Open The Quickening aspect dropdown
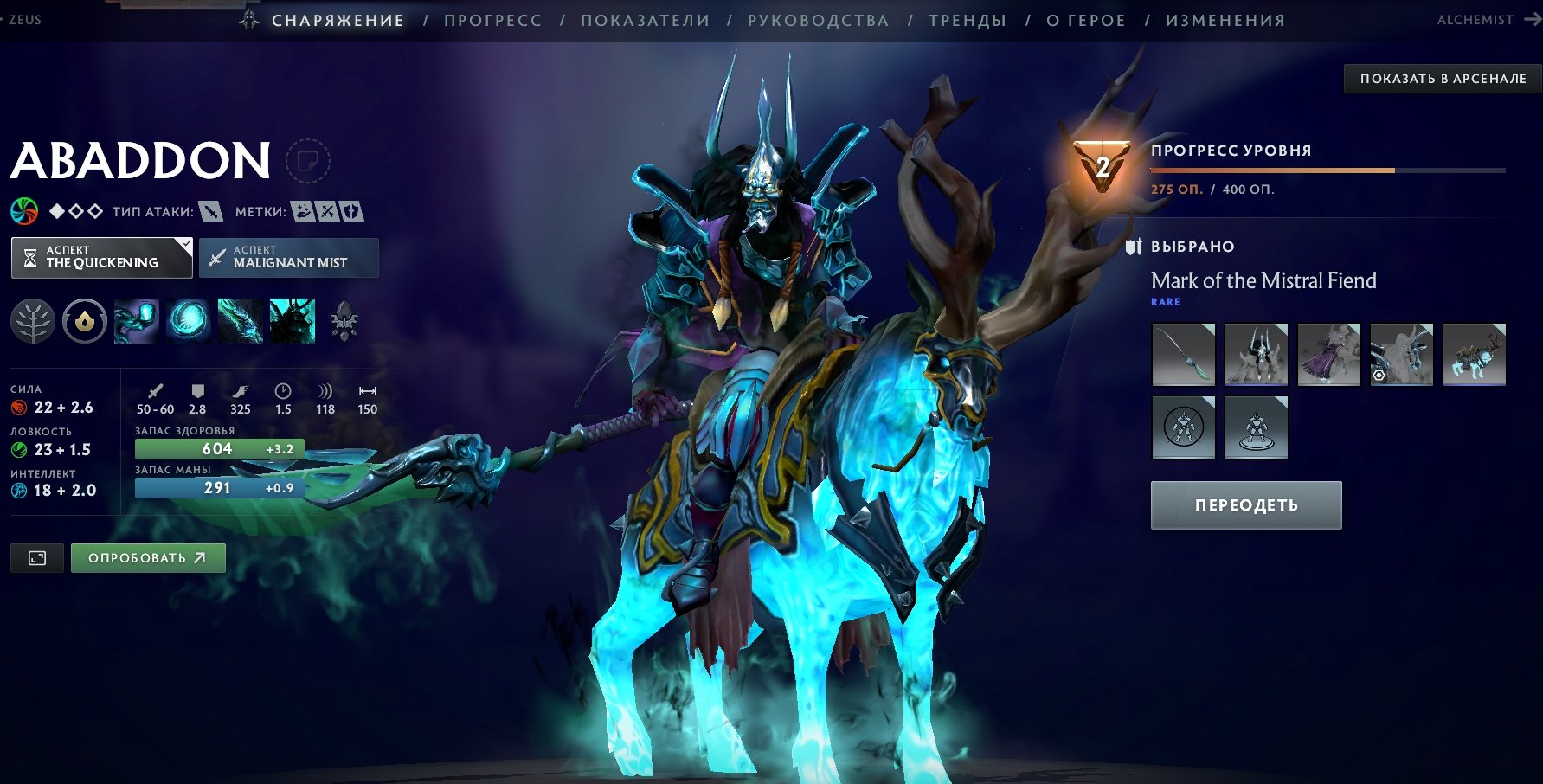Viewport: 1543px width, 784px height. click(100, 257)
